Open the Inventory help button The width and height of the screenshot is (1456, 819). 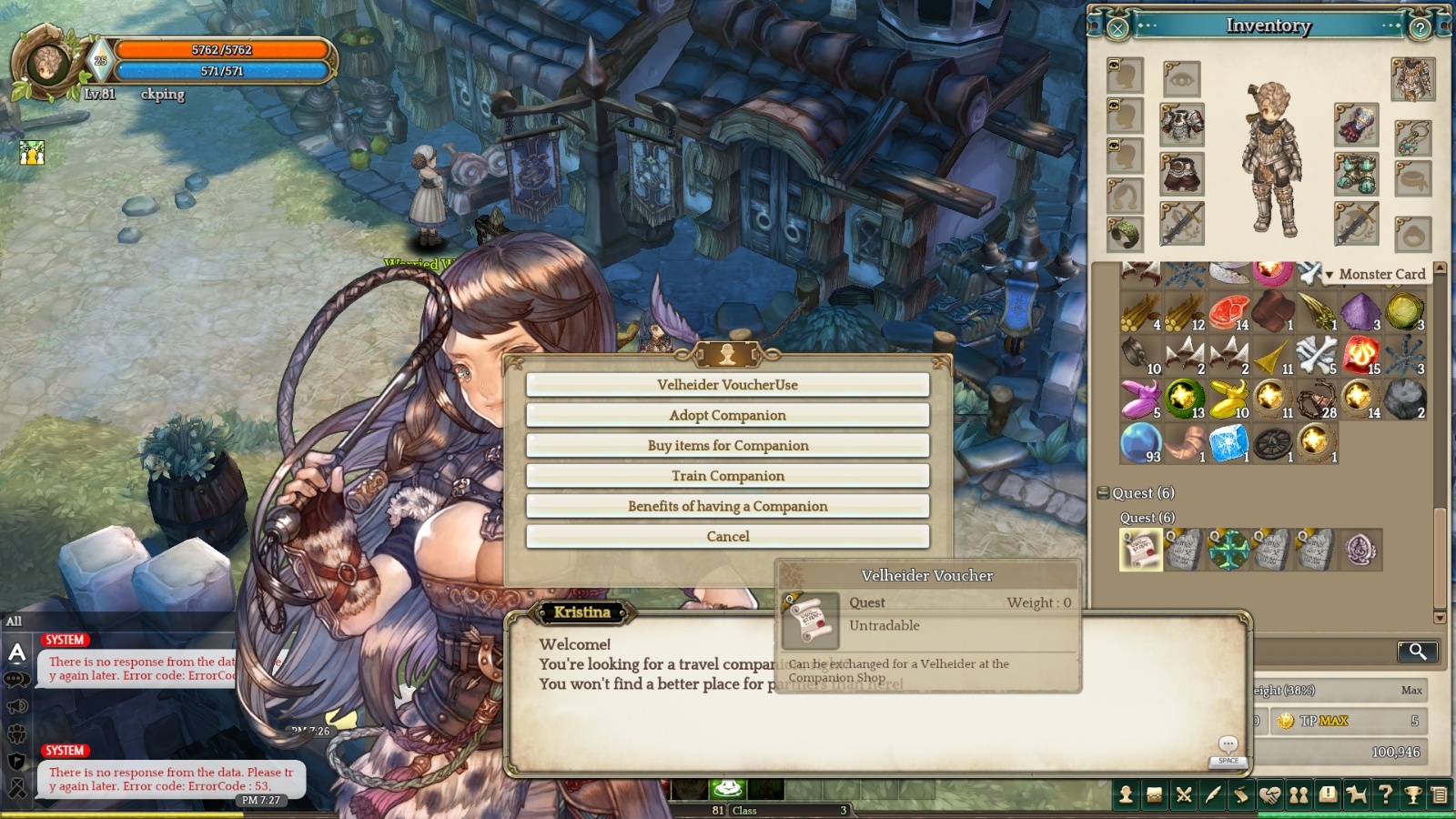click(x=1420, y=28)
